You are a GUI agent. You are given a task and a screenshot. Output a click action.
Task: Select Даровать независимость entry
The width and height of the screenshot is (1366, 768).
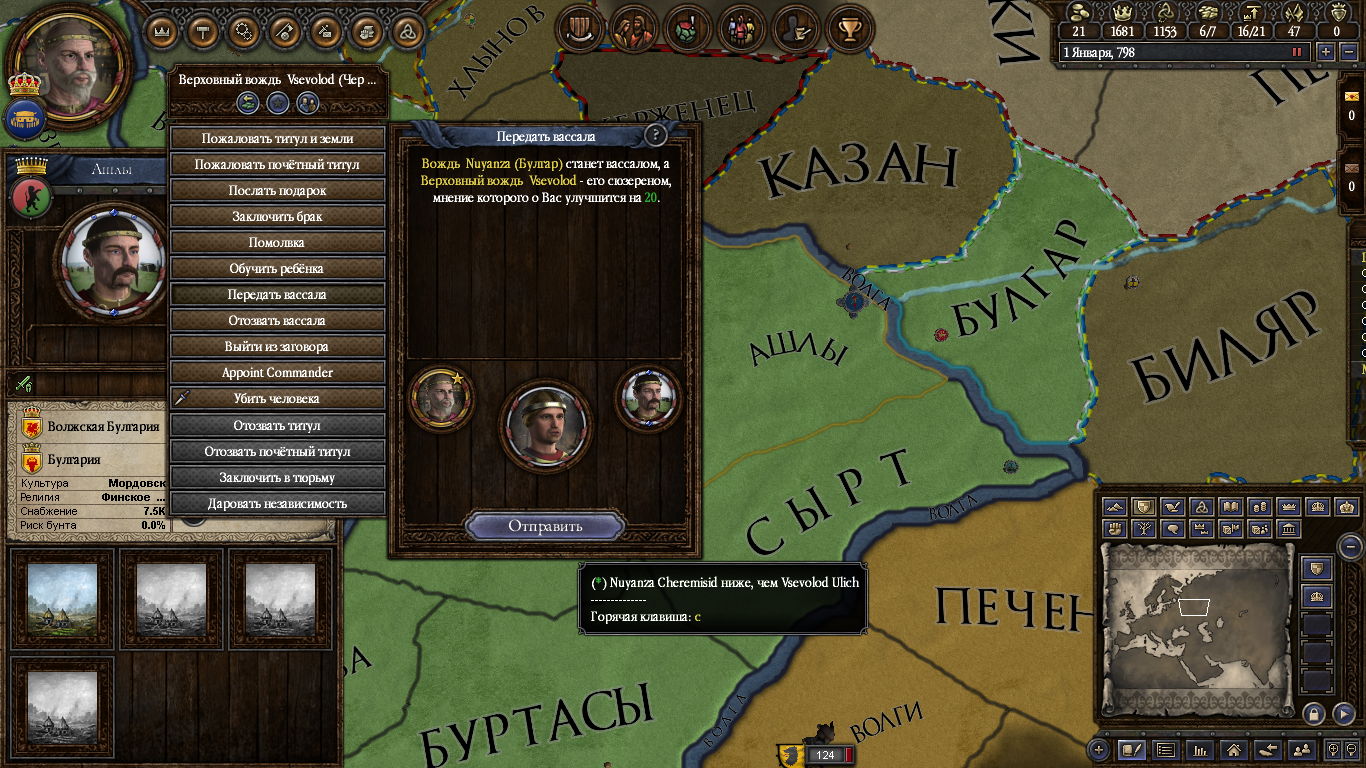click(x=277, y=503)
